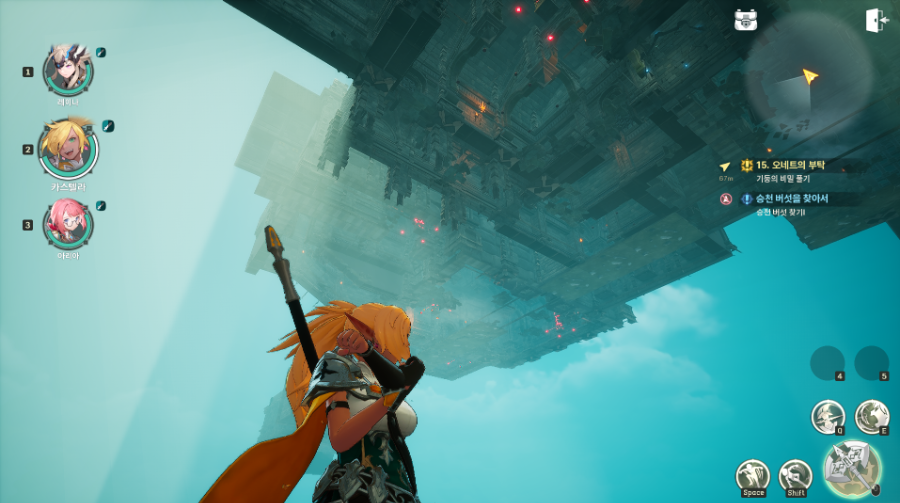Select the blonde second party member portrait
Image resolution: width=900 pixels, height=503 pixels.
click(x=68, y=148)
